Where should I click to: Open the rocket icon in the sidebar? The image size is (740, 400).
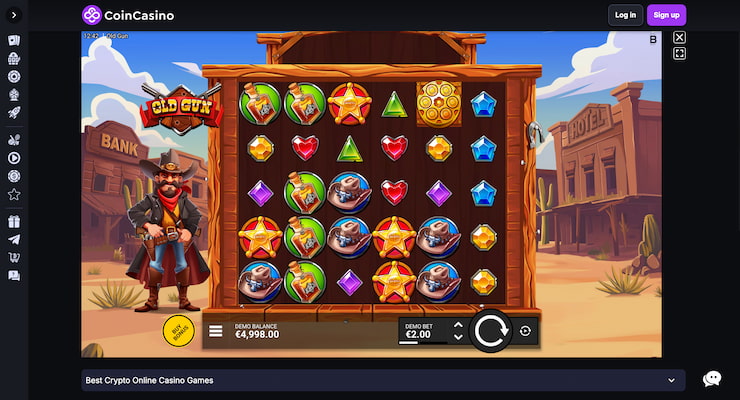click(x=14, y=113)
